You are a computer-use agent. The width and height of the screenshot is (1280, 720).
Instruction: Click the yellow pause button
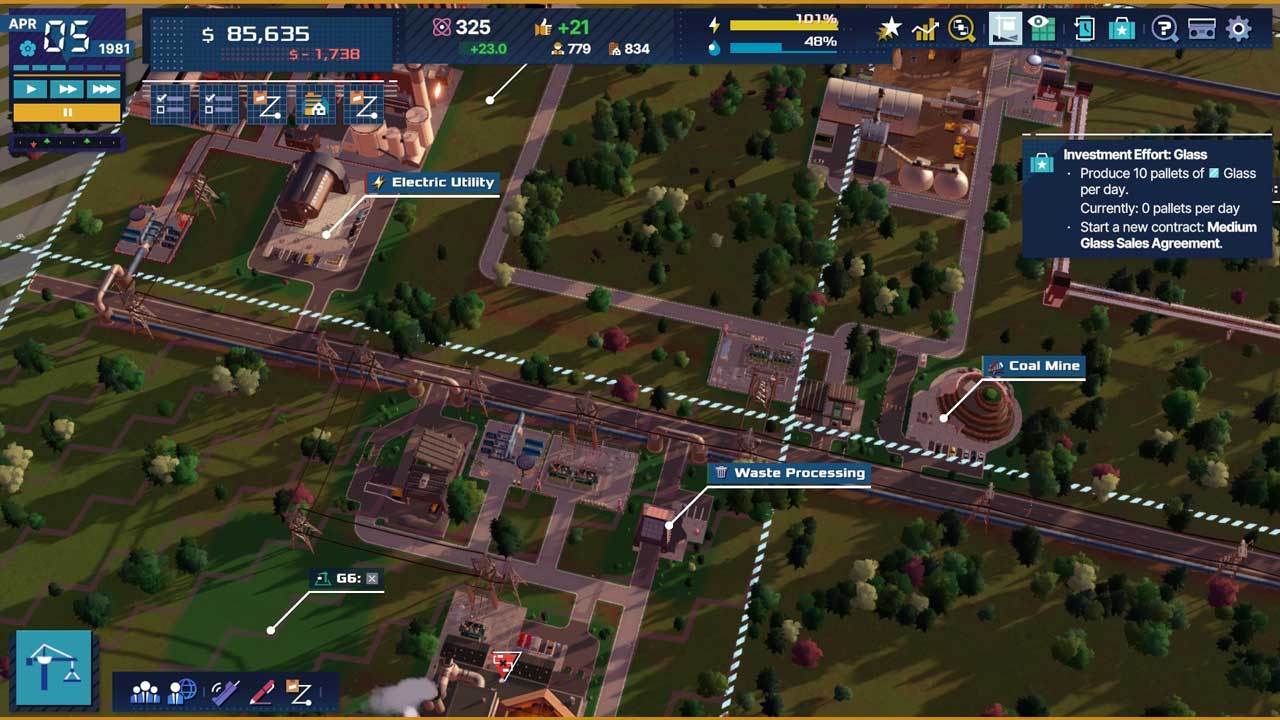coord(67,112)
